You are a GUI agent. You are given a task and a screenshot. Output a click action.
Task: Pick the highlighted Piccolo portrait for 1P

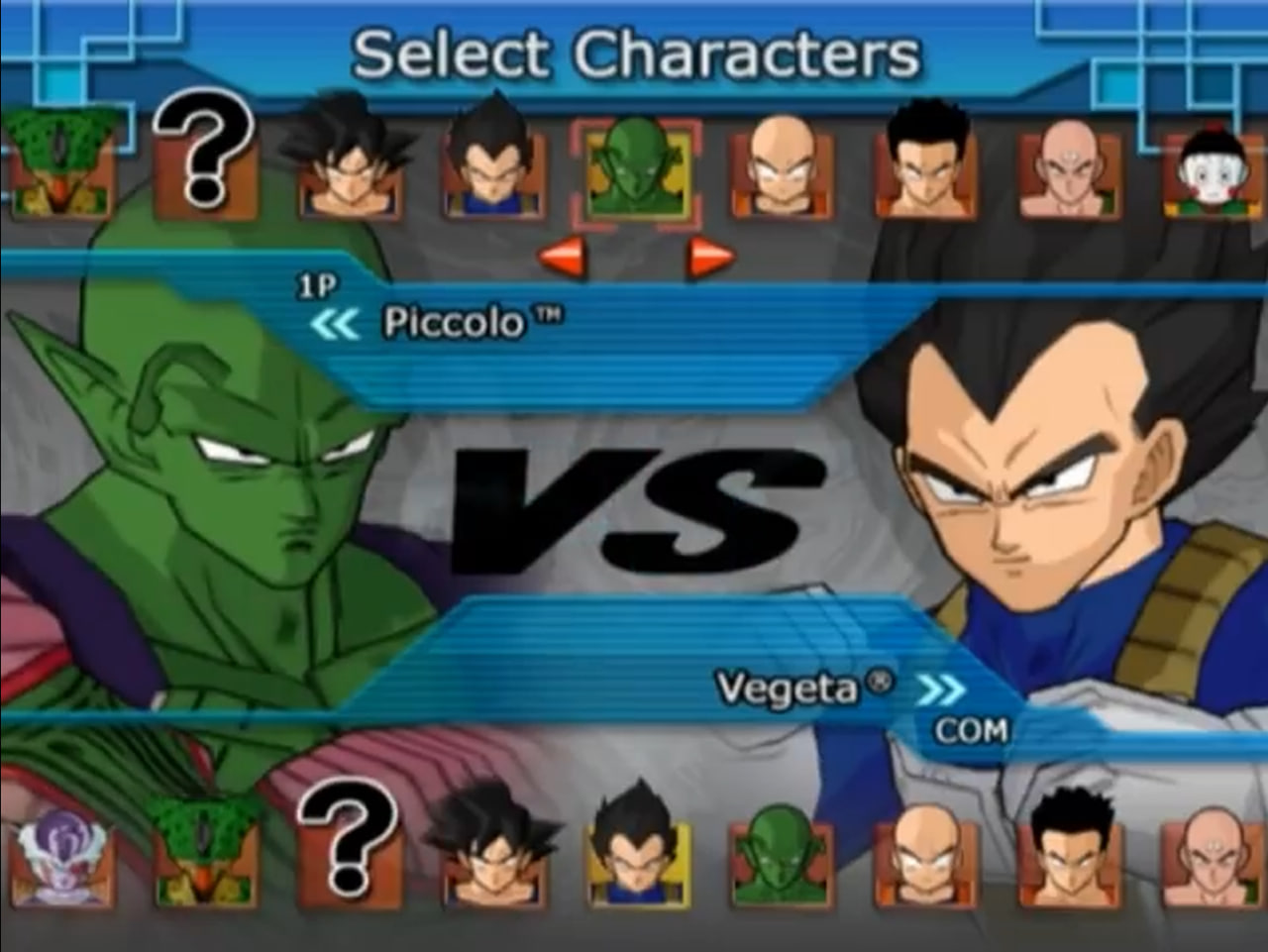[635, 170]
